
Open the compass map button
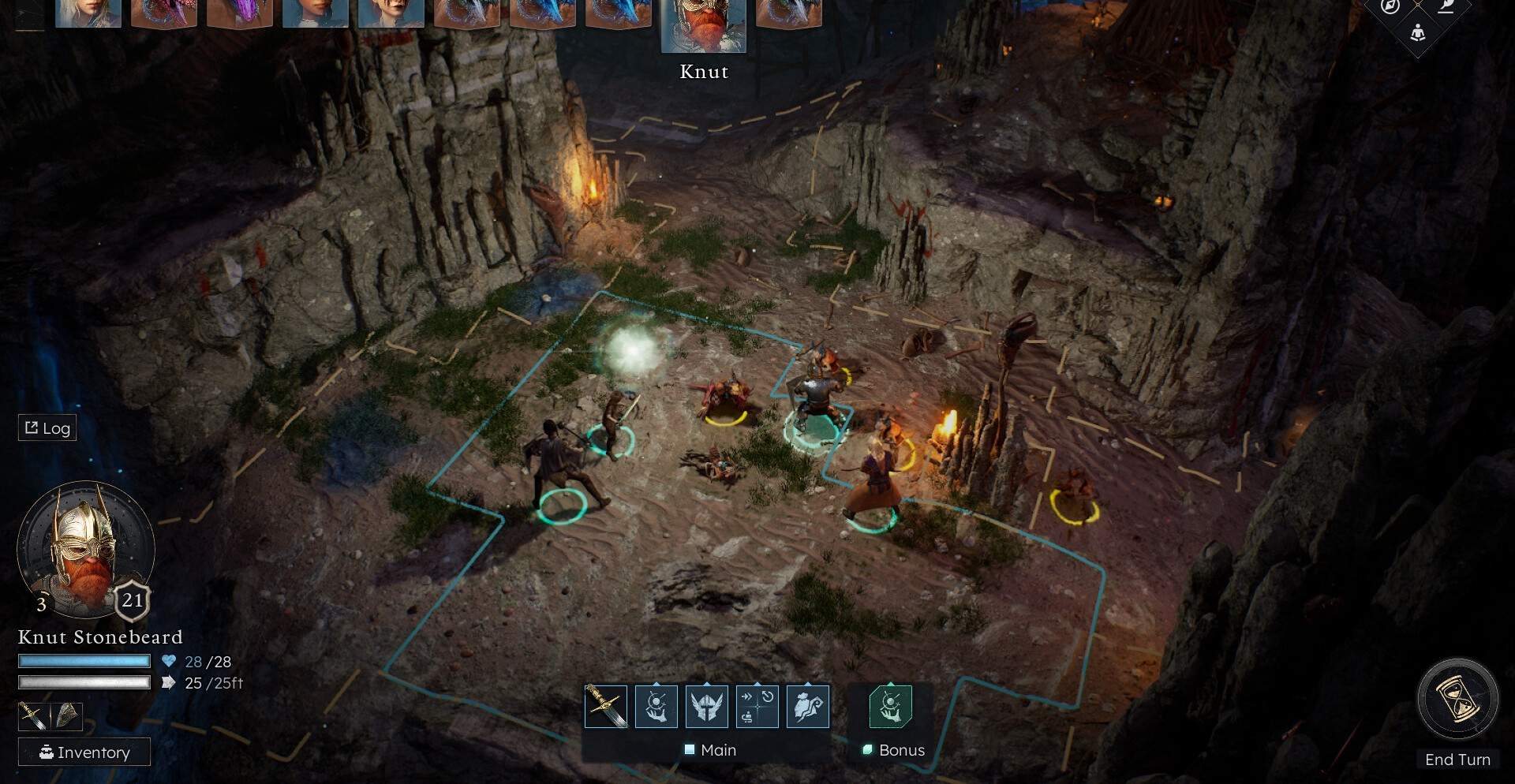pyautogui.click(x=1390, y=7)
